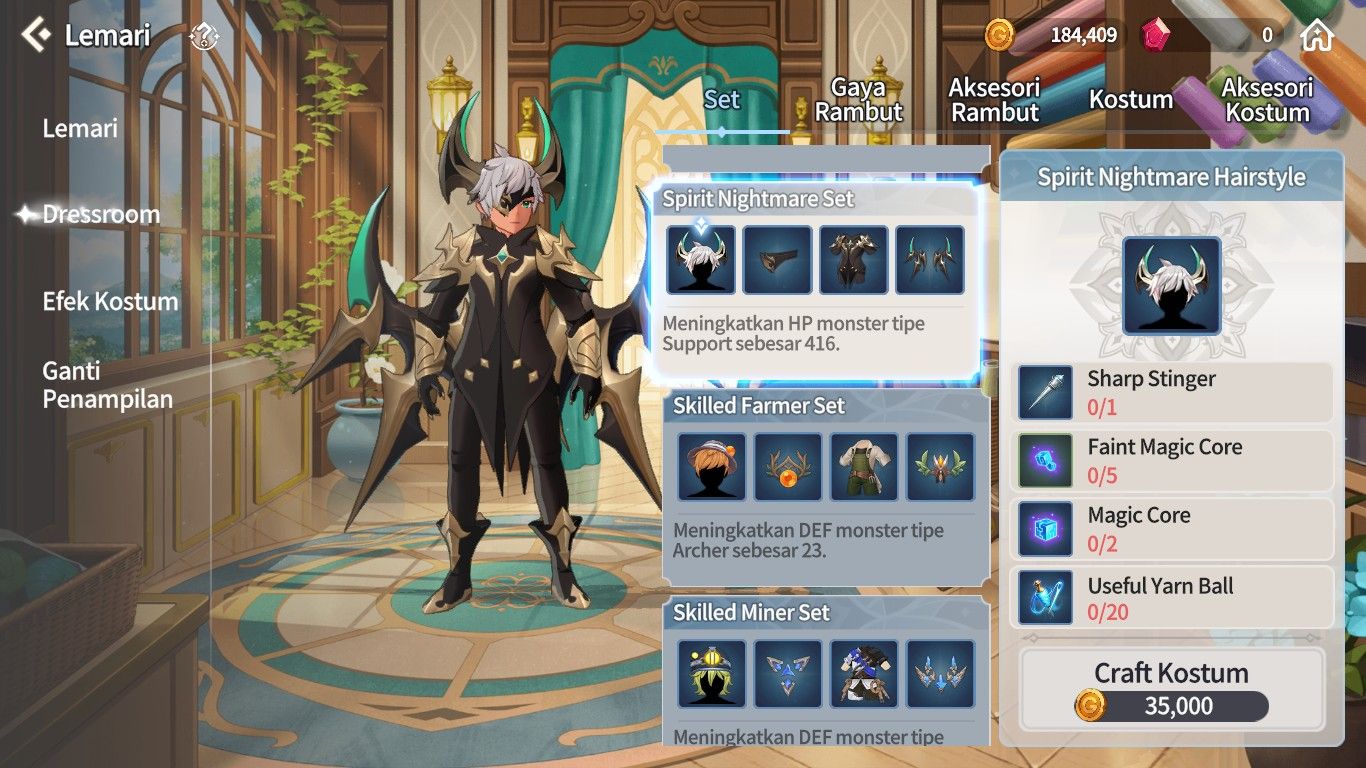The image size is (1366, 768).
Task: Select Efek Kostum in the sidebar
Action: coord(110,300)
